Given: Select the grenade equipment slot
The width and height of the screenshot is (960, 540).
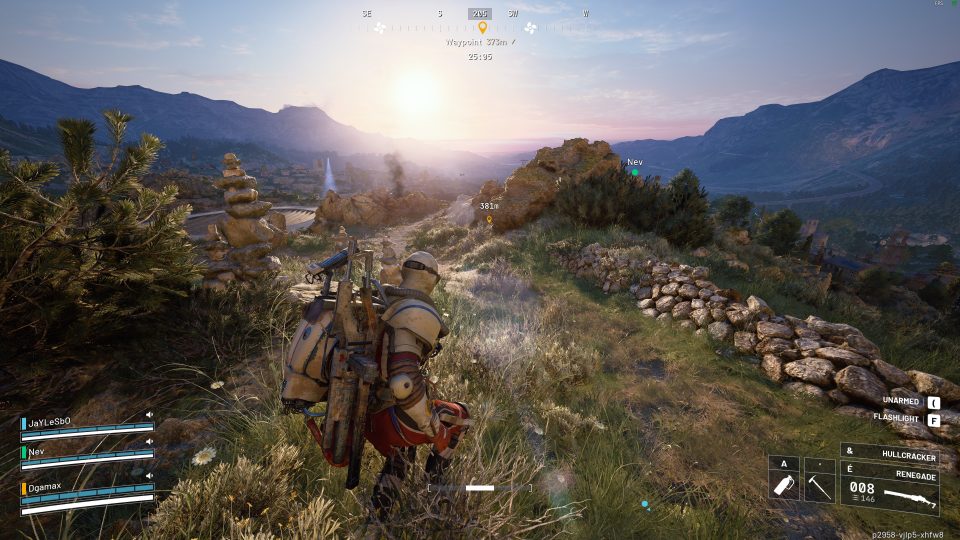Looking at the screenshot, I should click(x=784, y=486).
